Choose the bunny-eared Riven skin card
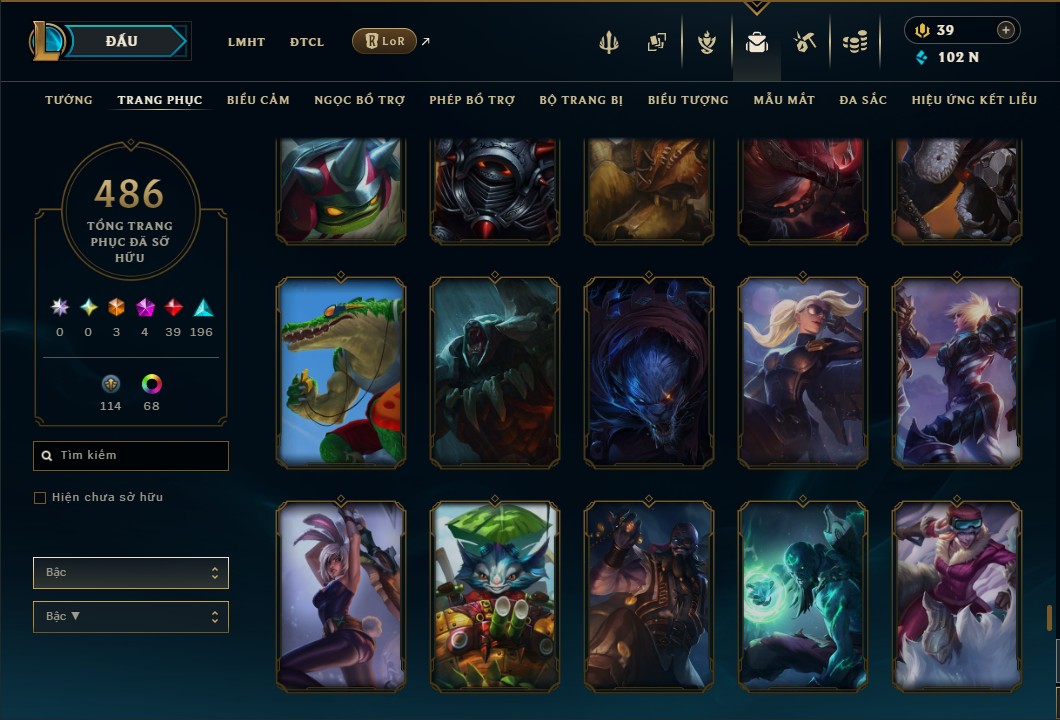The image size is (1060, 720). (x=341, y=596)
